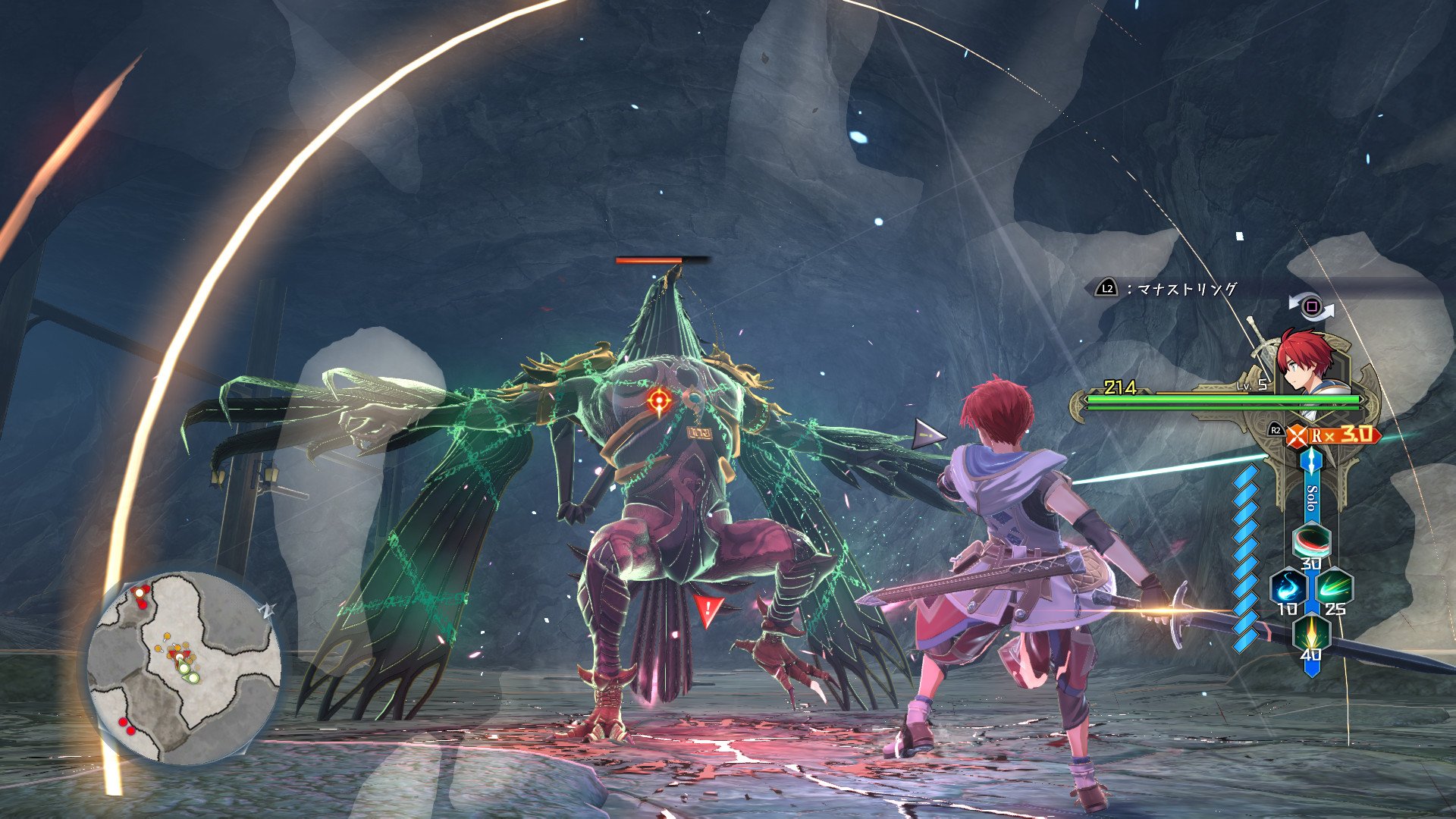
Task: Cast the golden spike skill costing 40
Action: pos(1311,633)
